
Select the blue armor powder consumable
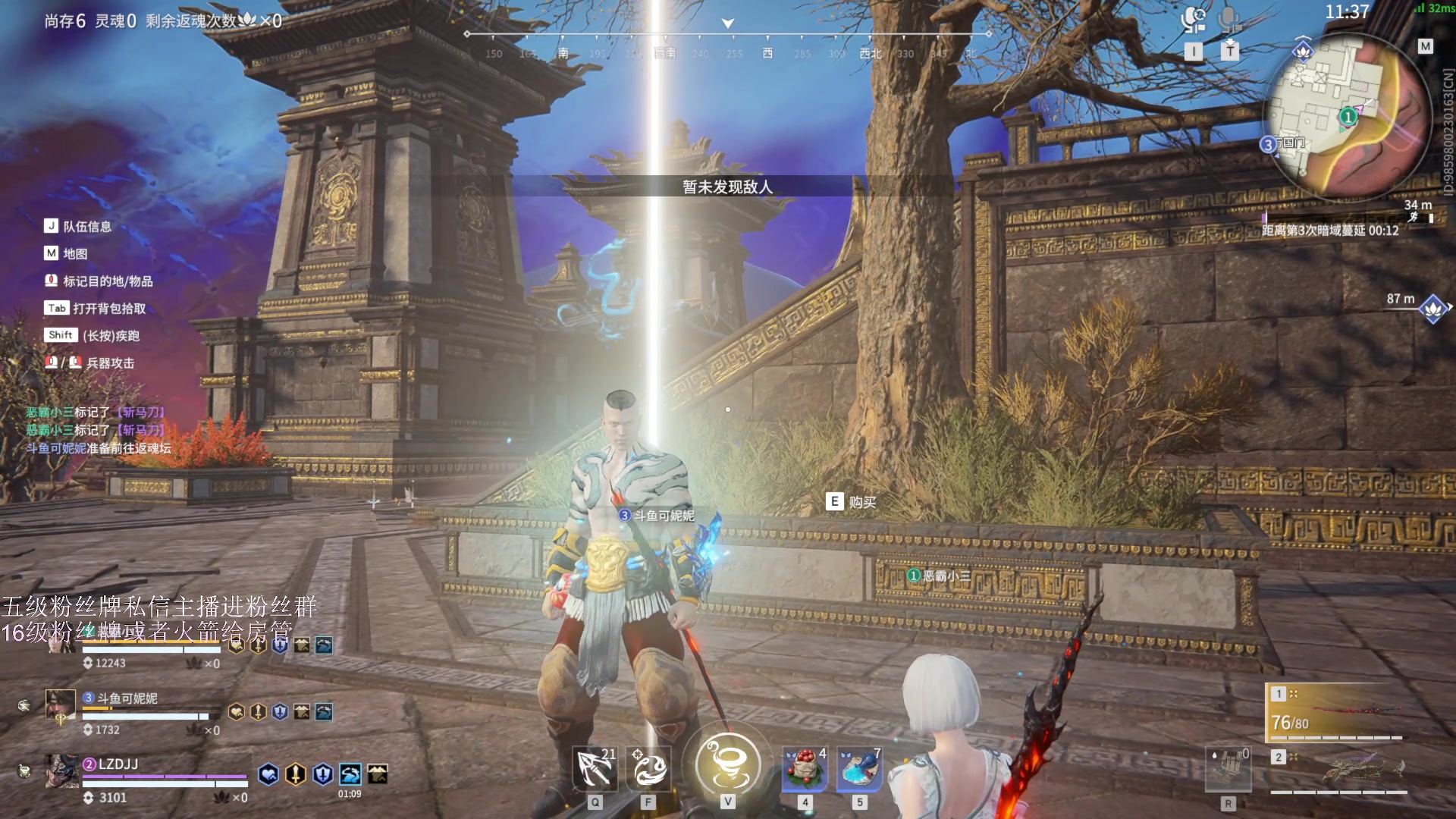859,769
